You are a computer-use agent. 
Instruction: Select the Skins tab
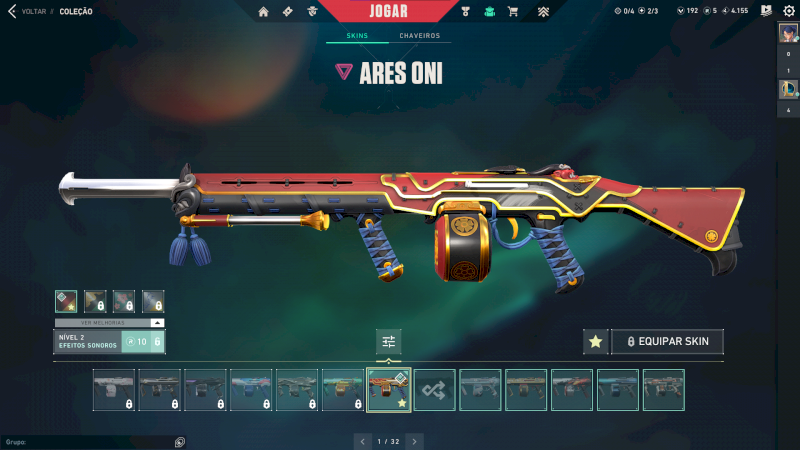pyautogui.click(x=357, y=36)
